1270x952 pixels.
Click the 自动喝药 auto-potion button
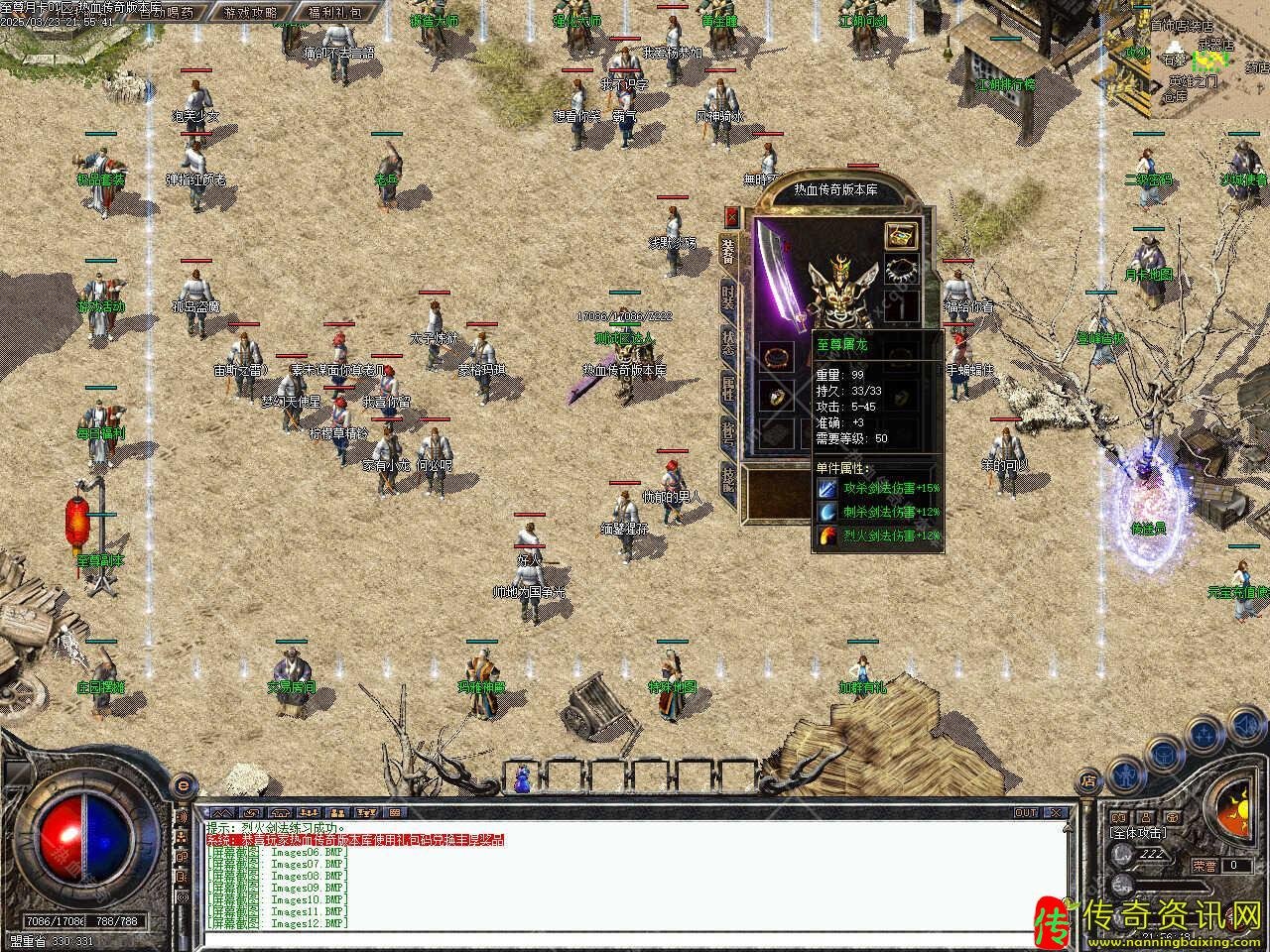(167, 13)
